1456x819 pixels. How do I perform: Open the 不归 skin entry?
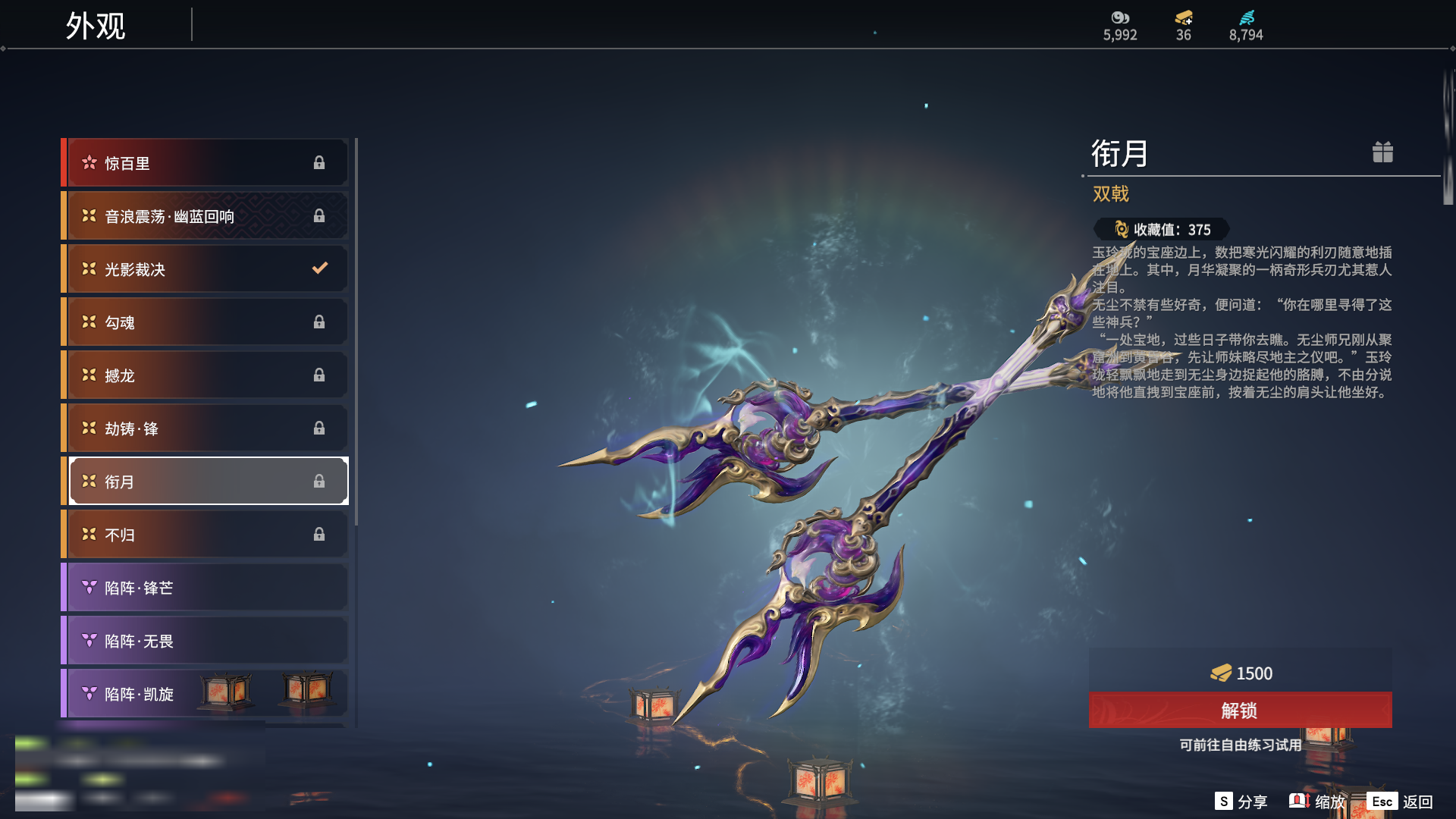coord(206,535)
